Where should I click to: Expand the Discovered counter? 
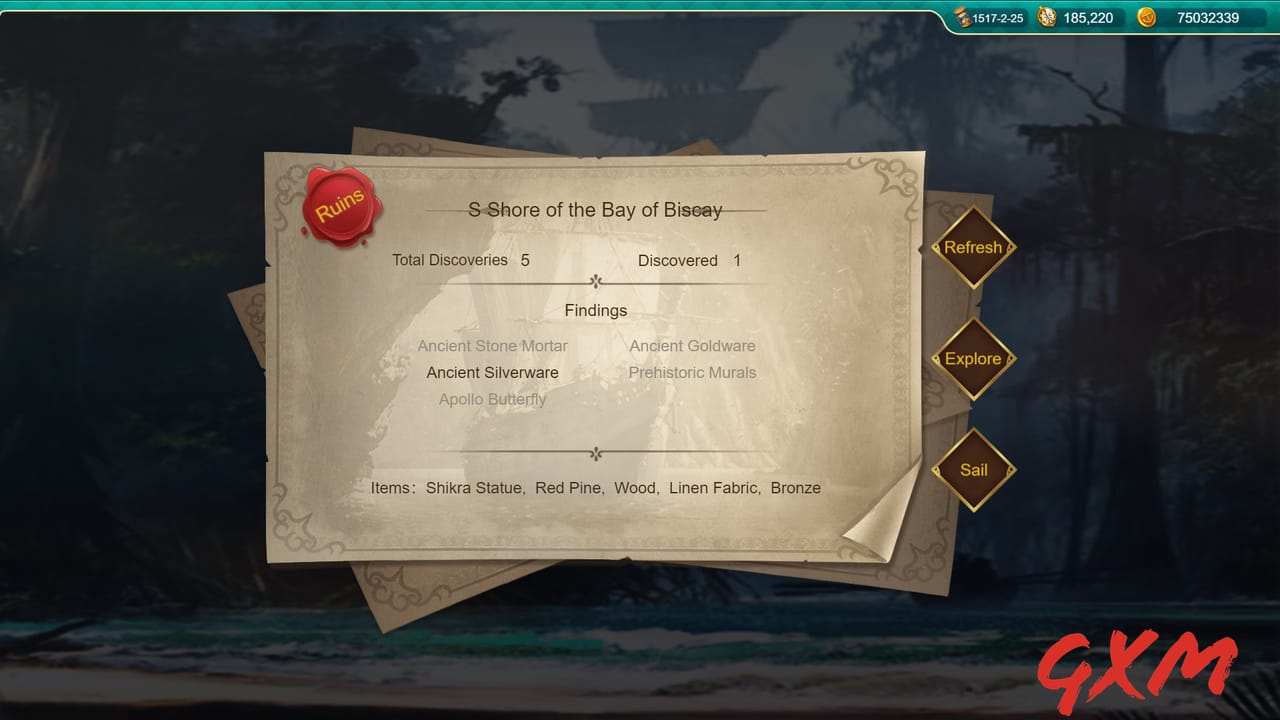[x=691, y=260]
